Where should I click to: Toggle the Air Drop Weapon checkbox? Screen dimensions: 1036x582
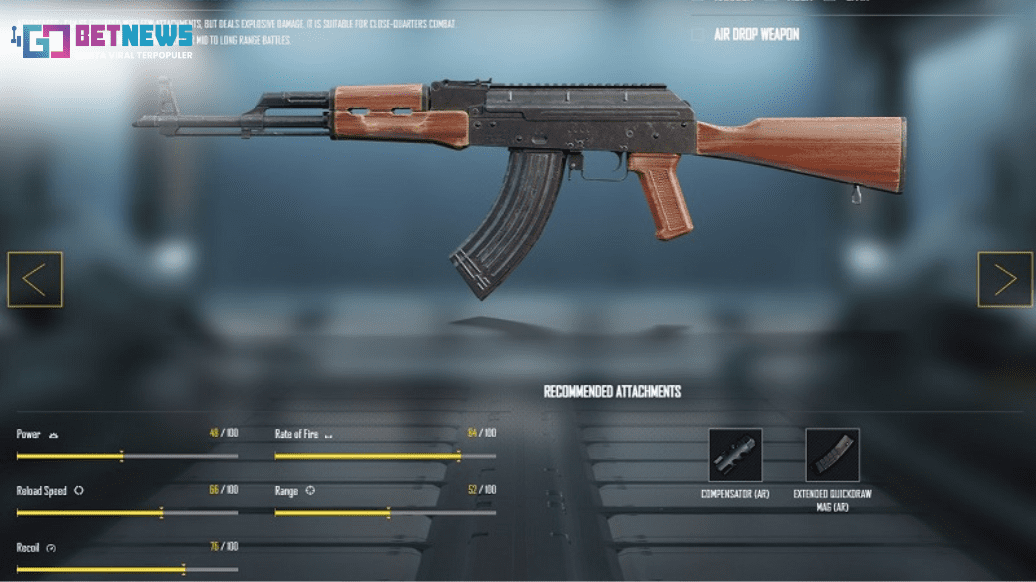point(698,35)
